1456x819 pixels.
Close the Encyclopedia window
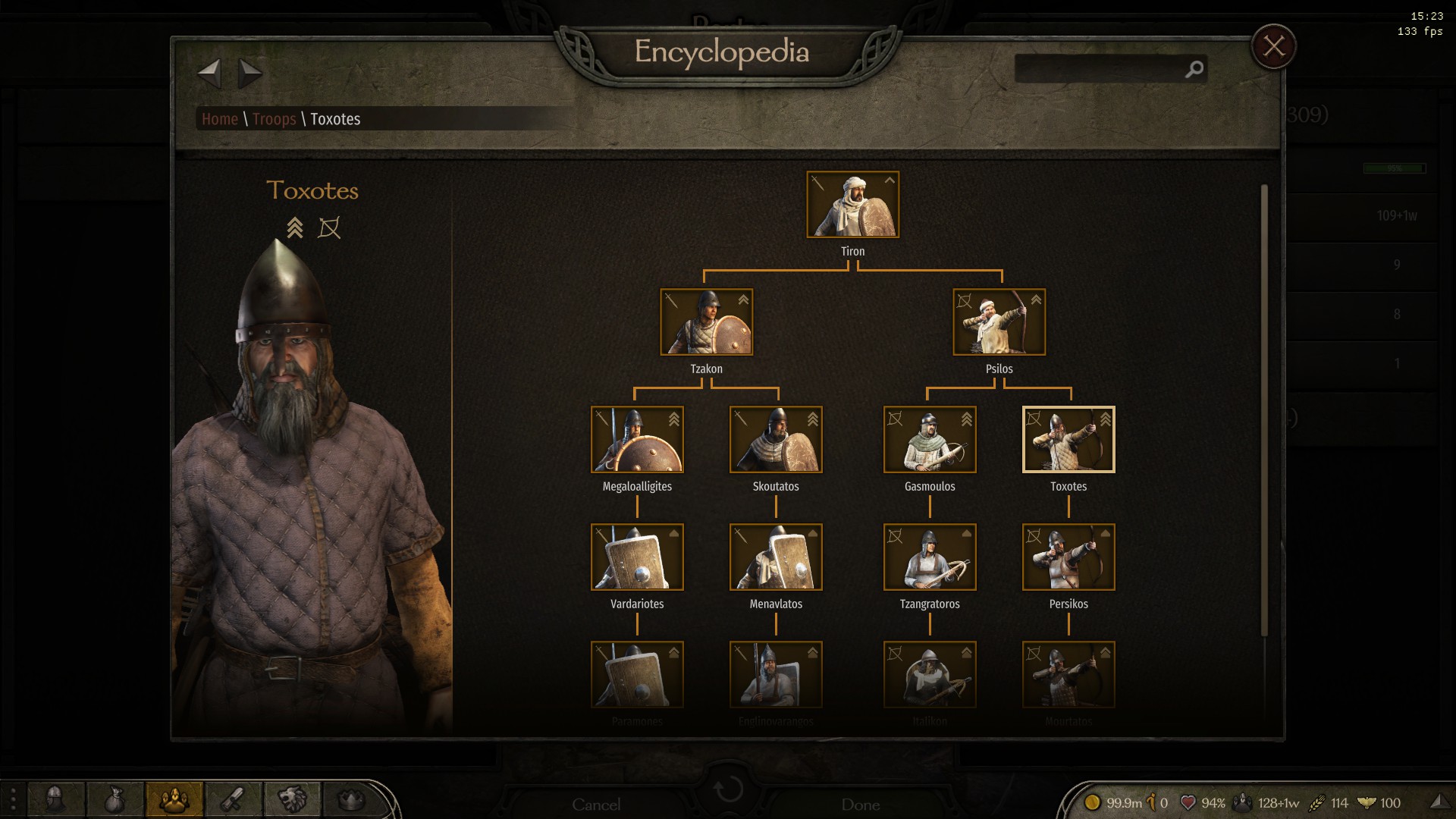(1273, 47)
